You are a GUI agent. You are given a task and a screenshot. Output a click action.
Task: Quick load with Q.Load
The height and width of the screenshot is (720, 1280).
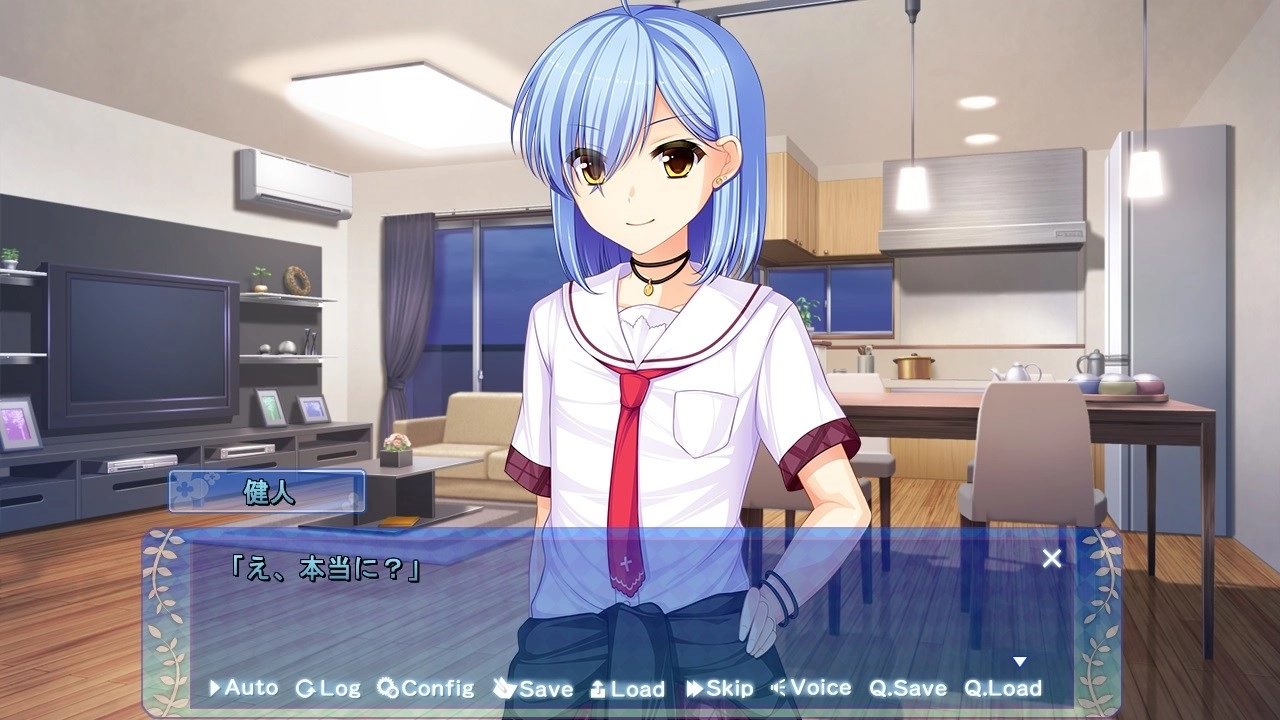point(1003,688)
